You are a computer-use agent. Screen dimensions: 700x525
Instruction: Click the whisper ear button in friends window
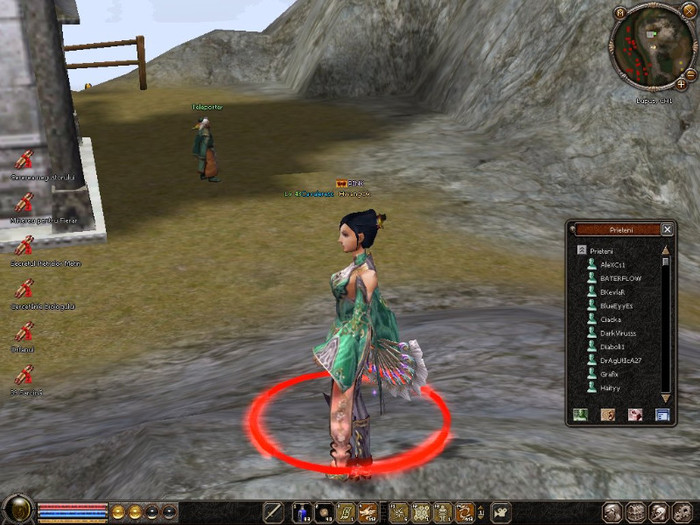tap(607, 414)
